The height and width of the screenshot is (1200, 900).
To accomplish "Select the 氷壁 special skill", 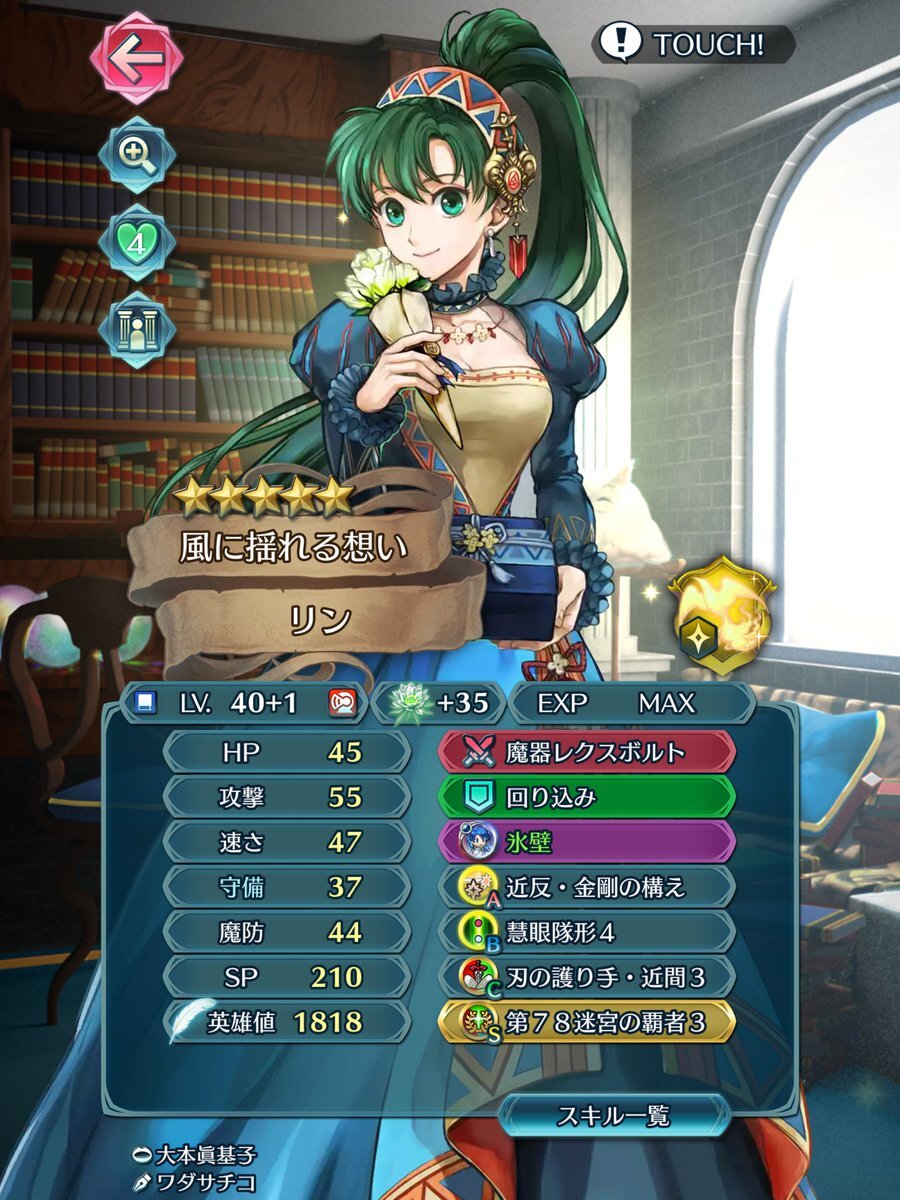I will tap(588, 842).
